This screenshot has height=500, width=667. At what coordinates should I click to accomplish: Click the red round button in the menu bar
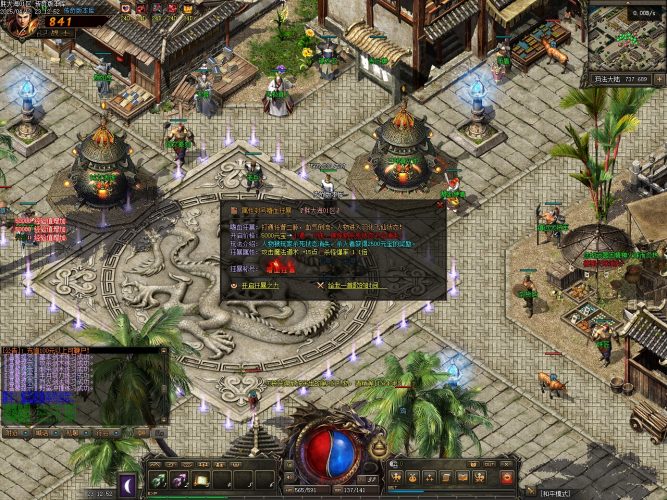point(506,477)
